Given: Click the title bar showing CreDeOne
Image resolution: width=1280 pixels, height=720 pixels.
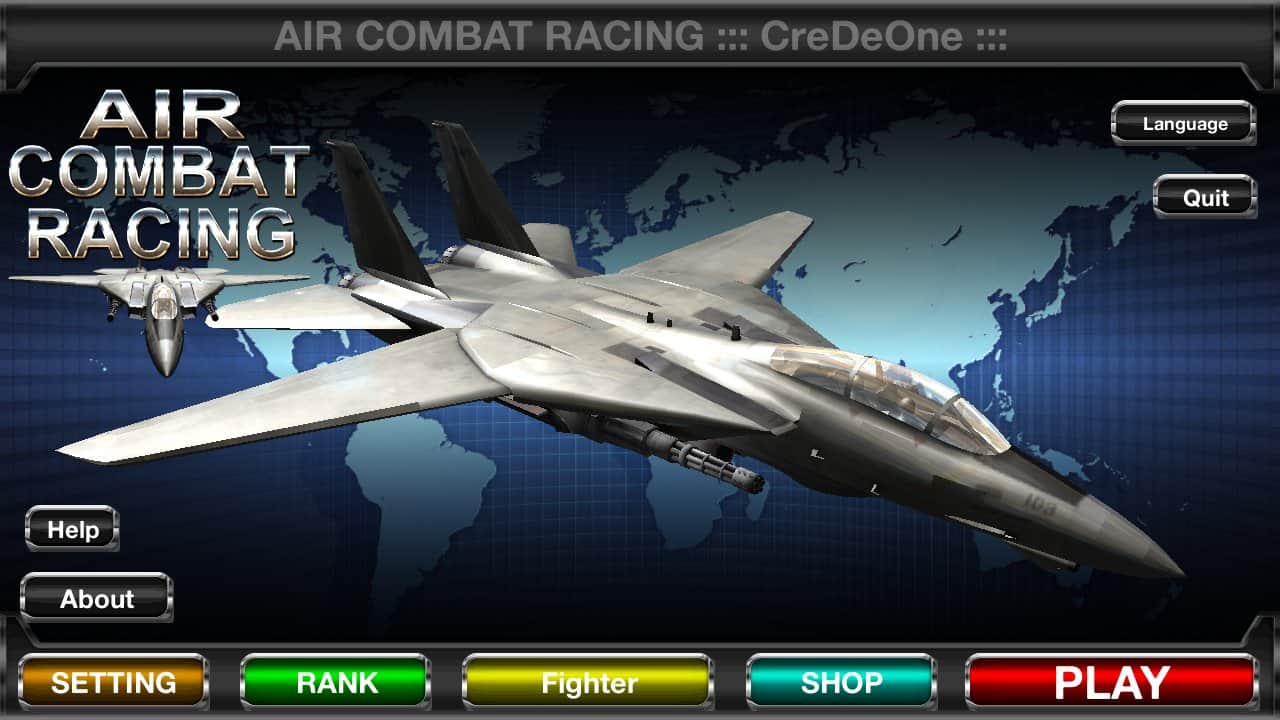Looking at the screenshot, I should (640, 37).
